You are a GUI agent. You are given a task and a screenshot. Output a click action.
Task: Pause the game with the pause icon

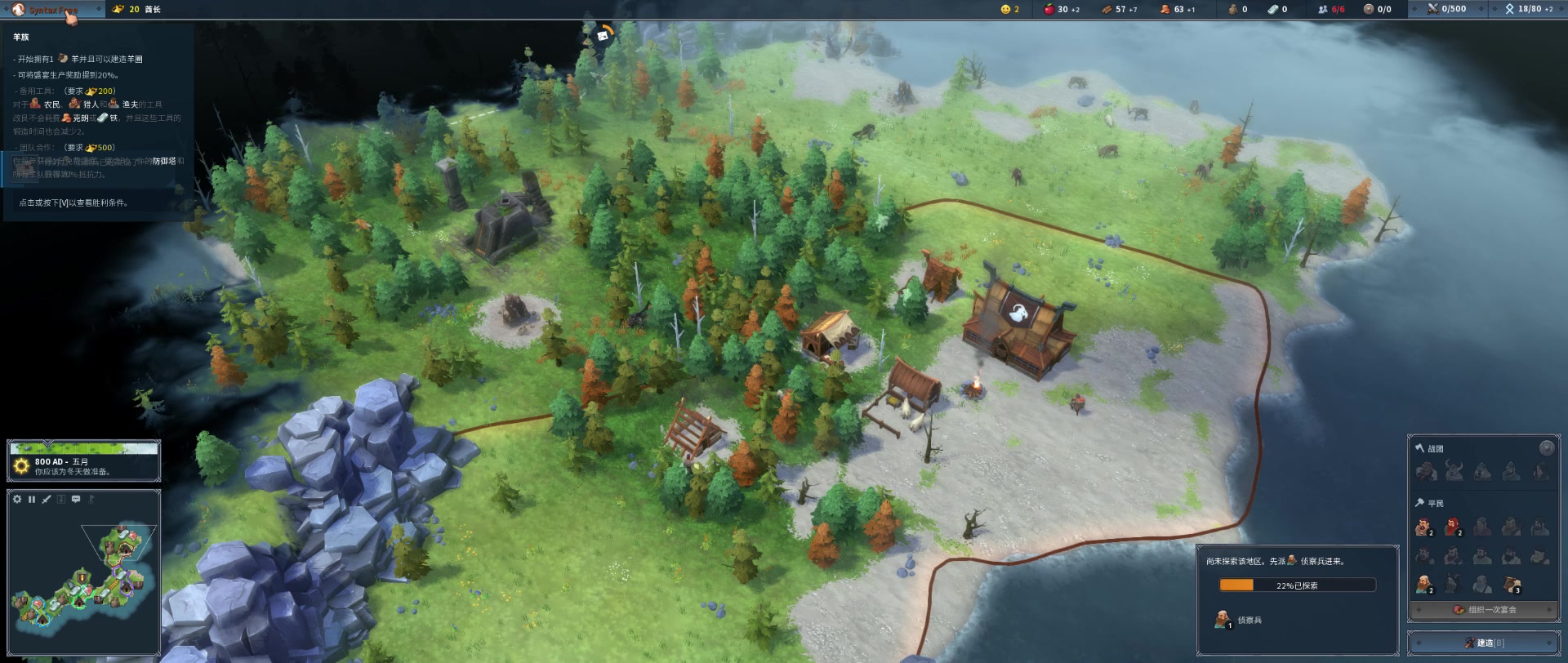[32, 499]
